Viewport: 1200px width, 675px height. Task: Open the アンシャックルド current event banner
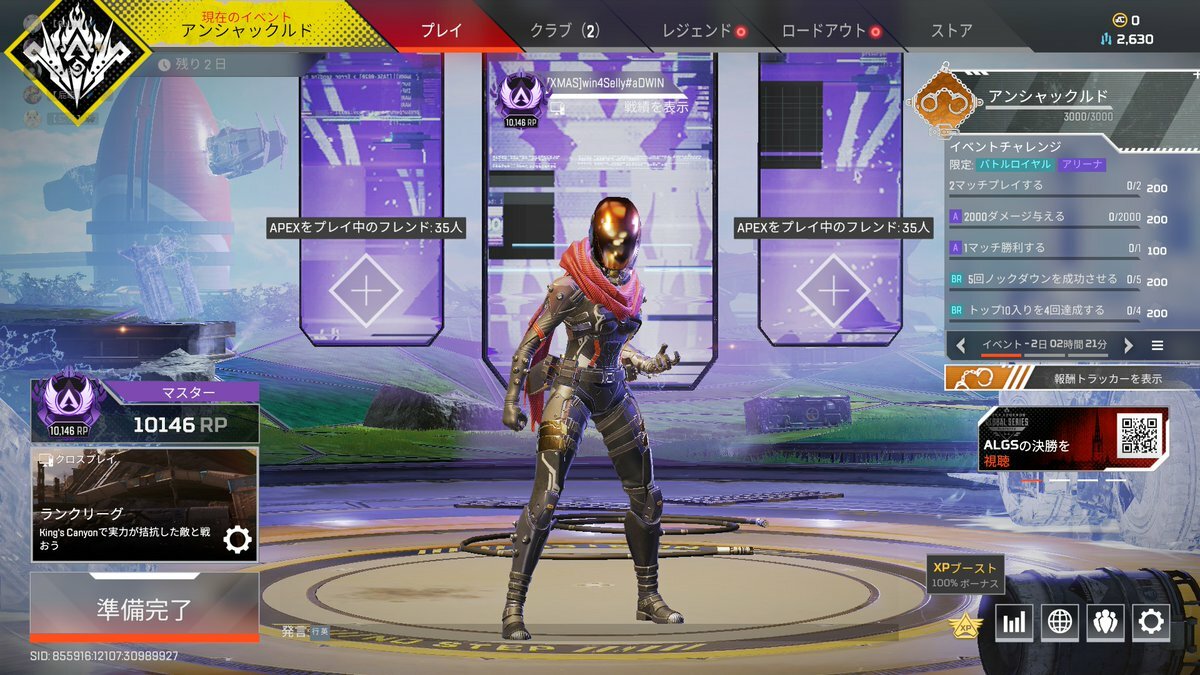(x=246, y=26)
